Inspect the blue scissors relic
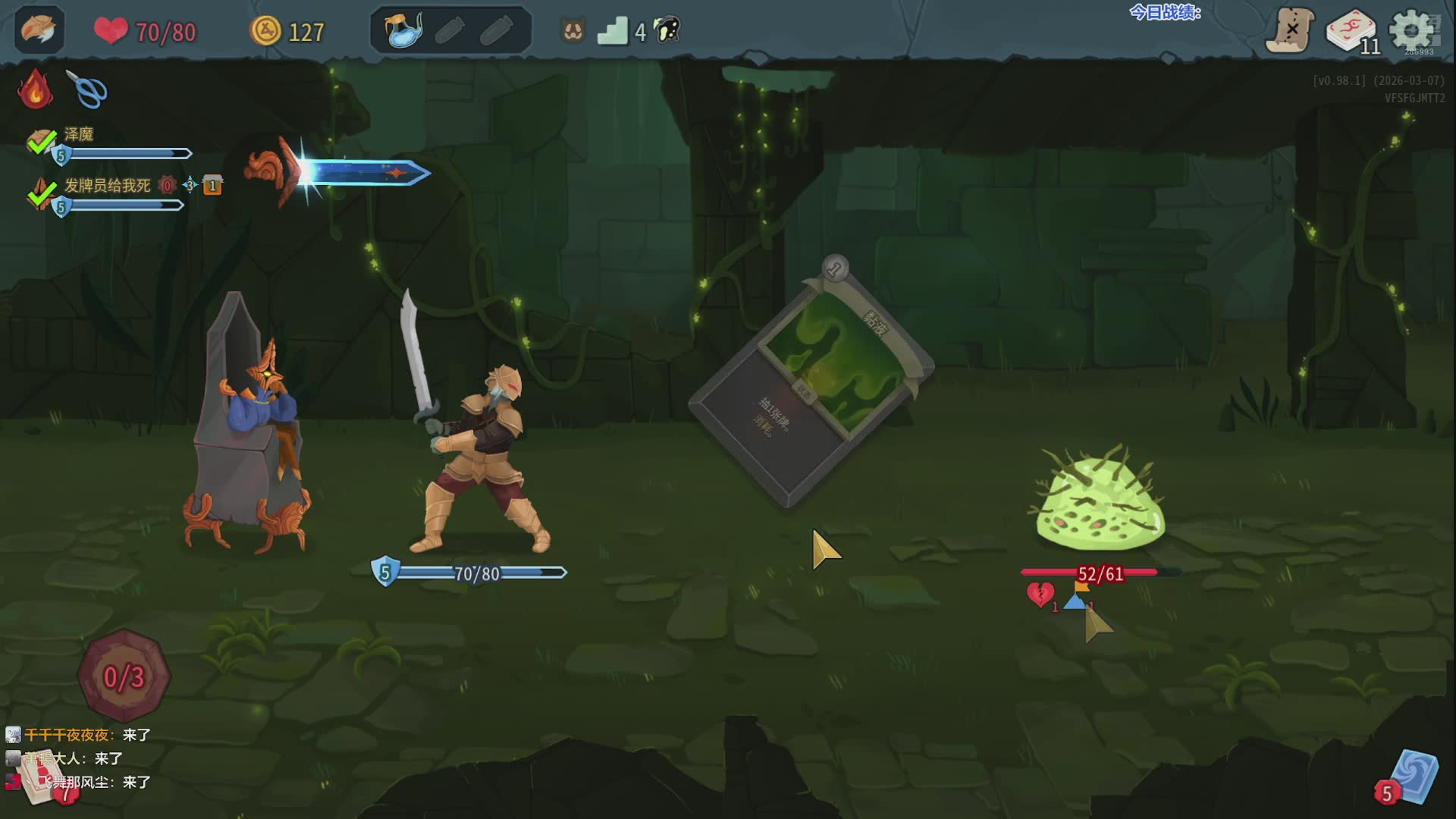 pos(87,89)
